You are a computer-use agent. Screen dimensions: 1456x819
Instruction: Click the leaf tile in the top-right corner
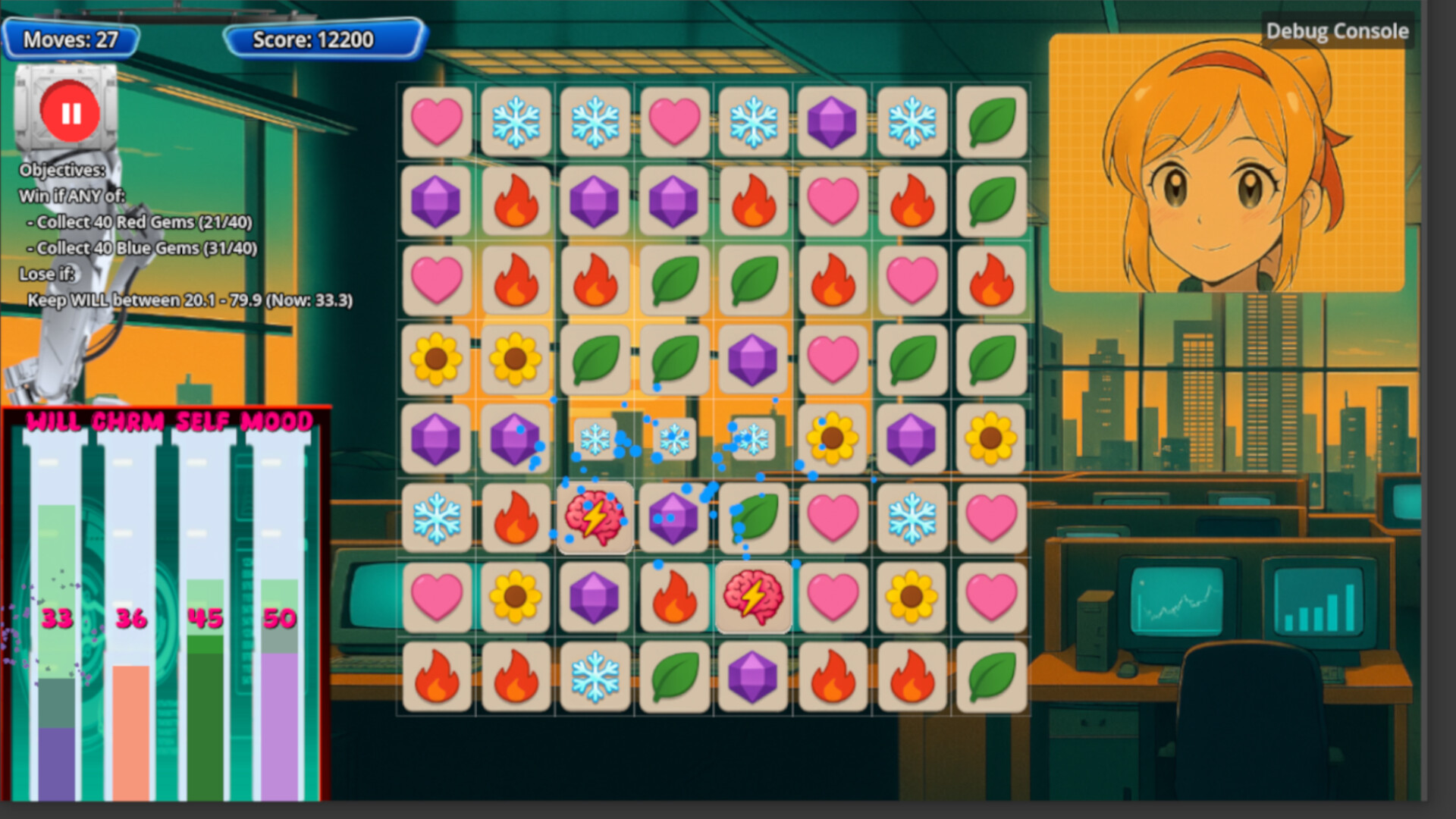point(992,121)
